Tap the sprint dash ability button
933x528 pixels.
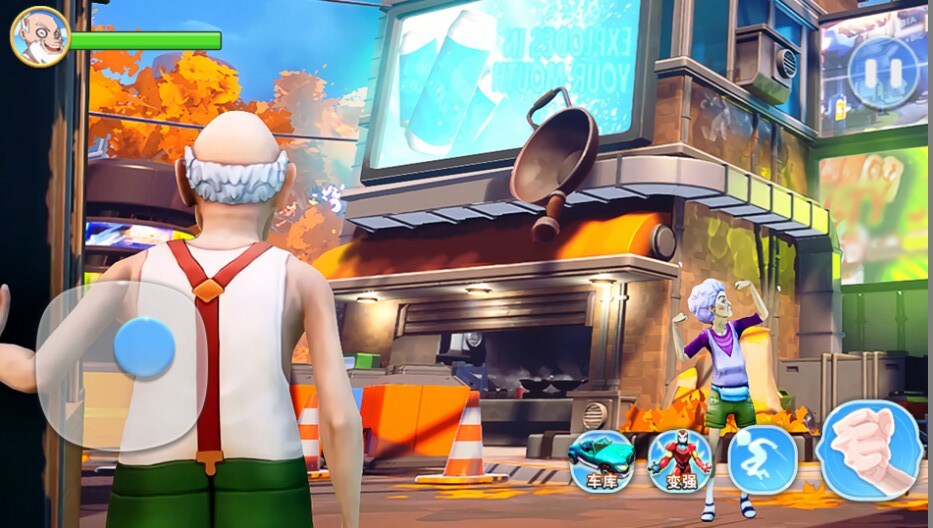point(762,460)
